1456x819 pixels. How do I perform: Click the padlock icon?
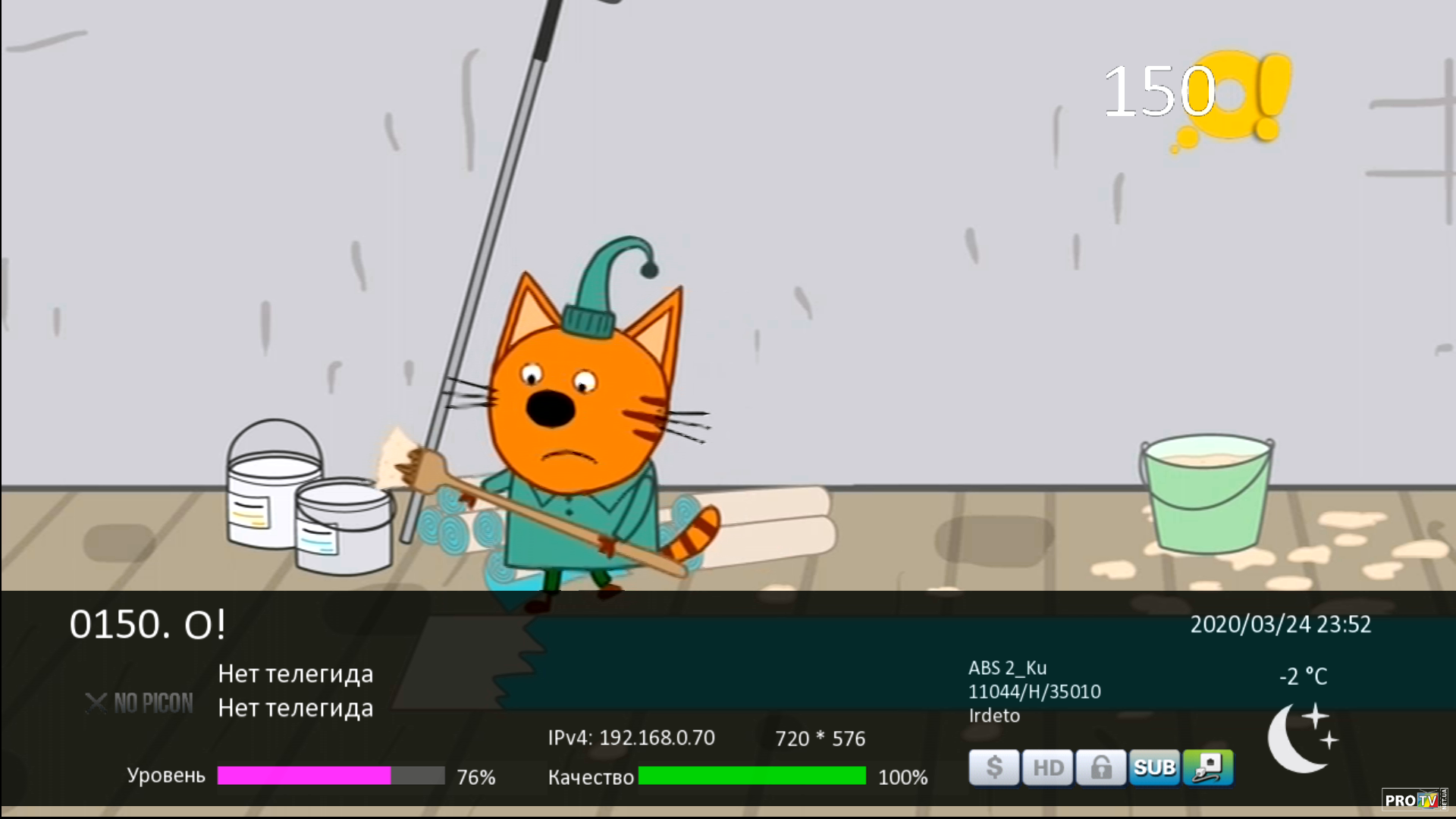(x=1100, y=767)
